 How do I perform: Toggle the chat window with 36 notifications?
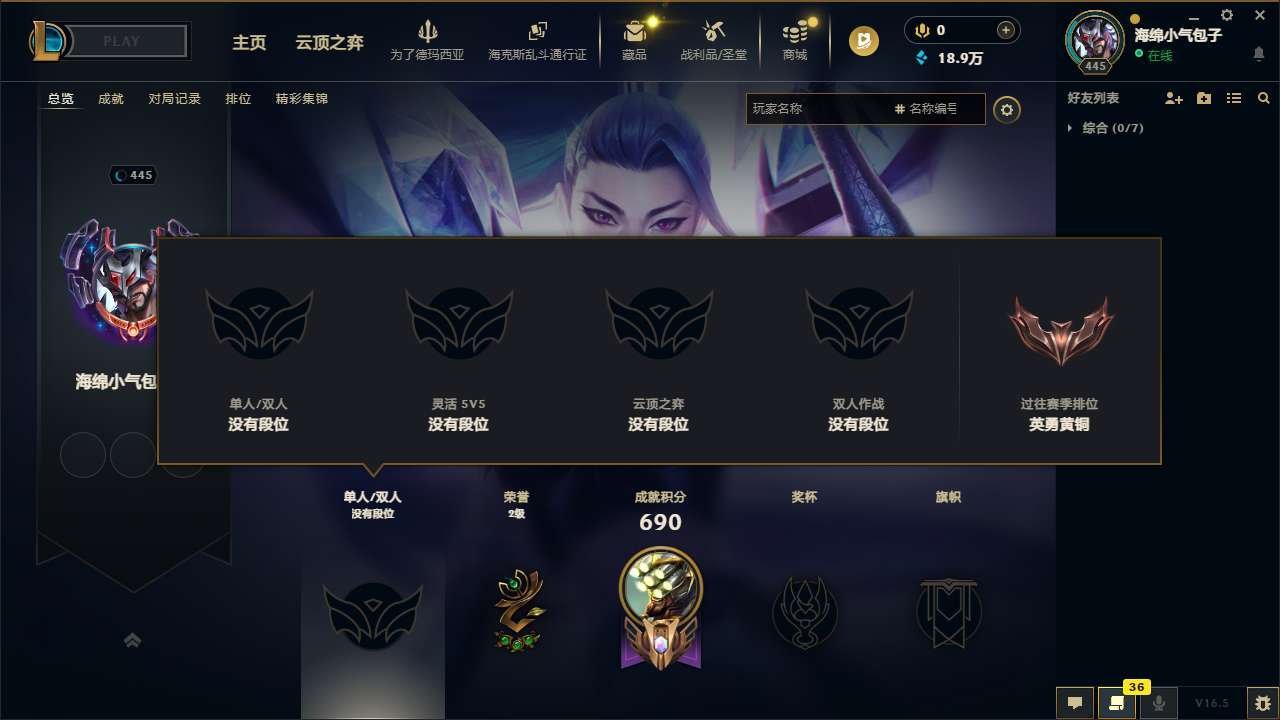tap(1117, 703)
